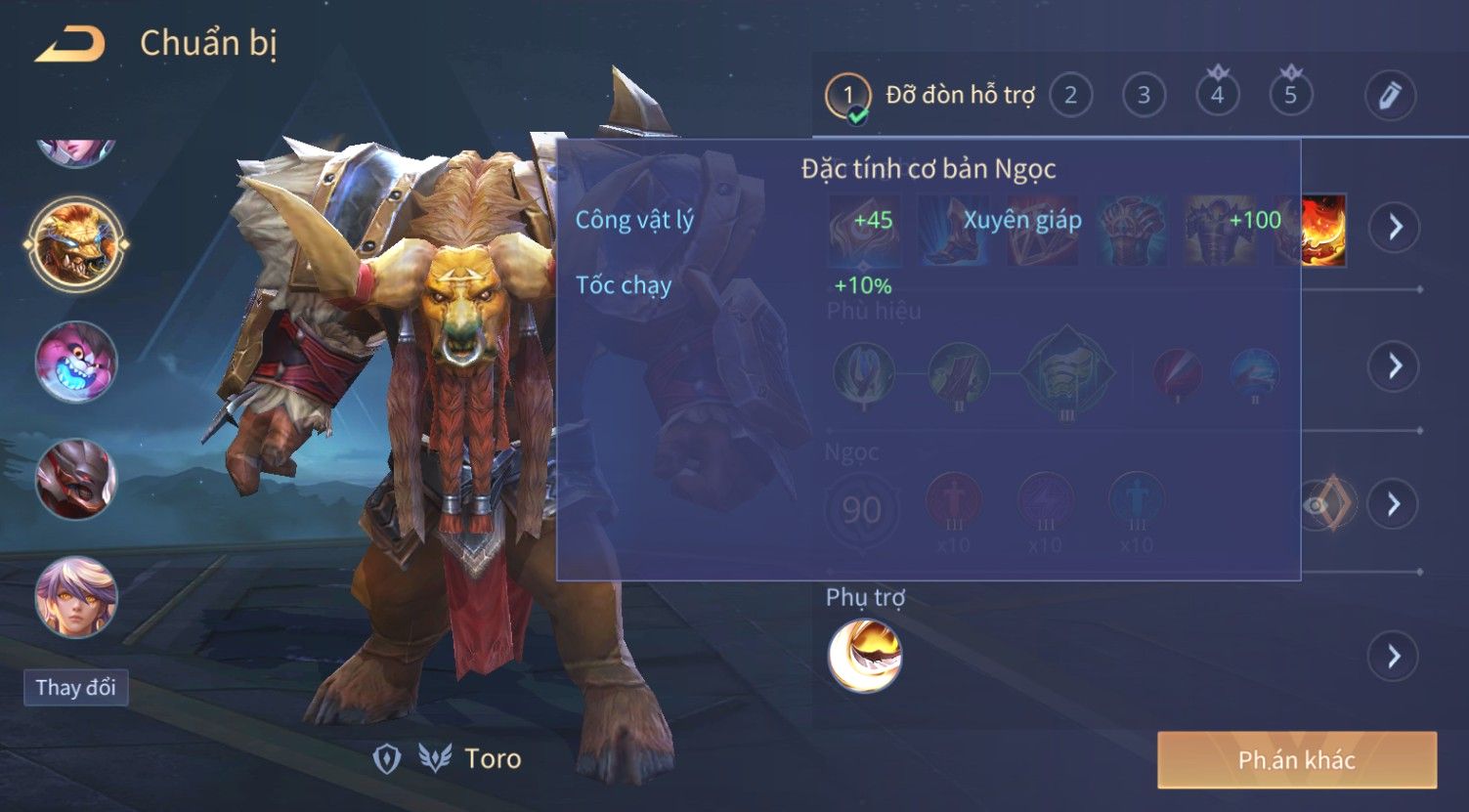Select preset 1 Đỡ đòn hỗ trợ

tap(847, 96)
